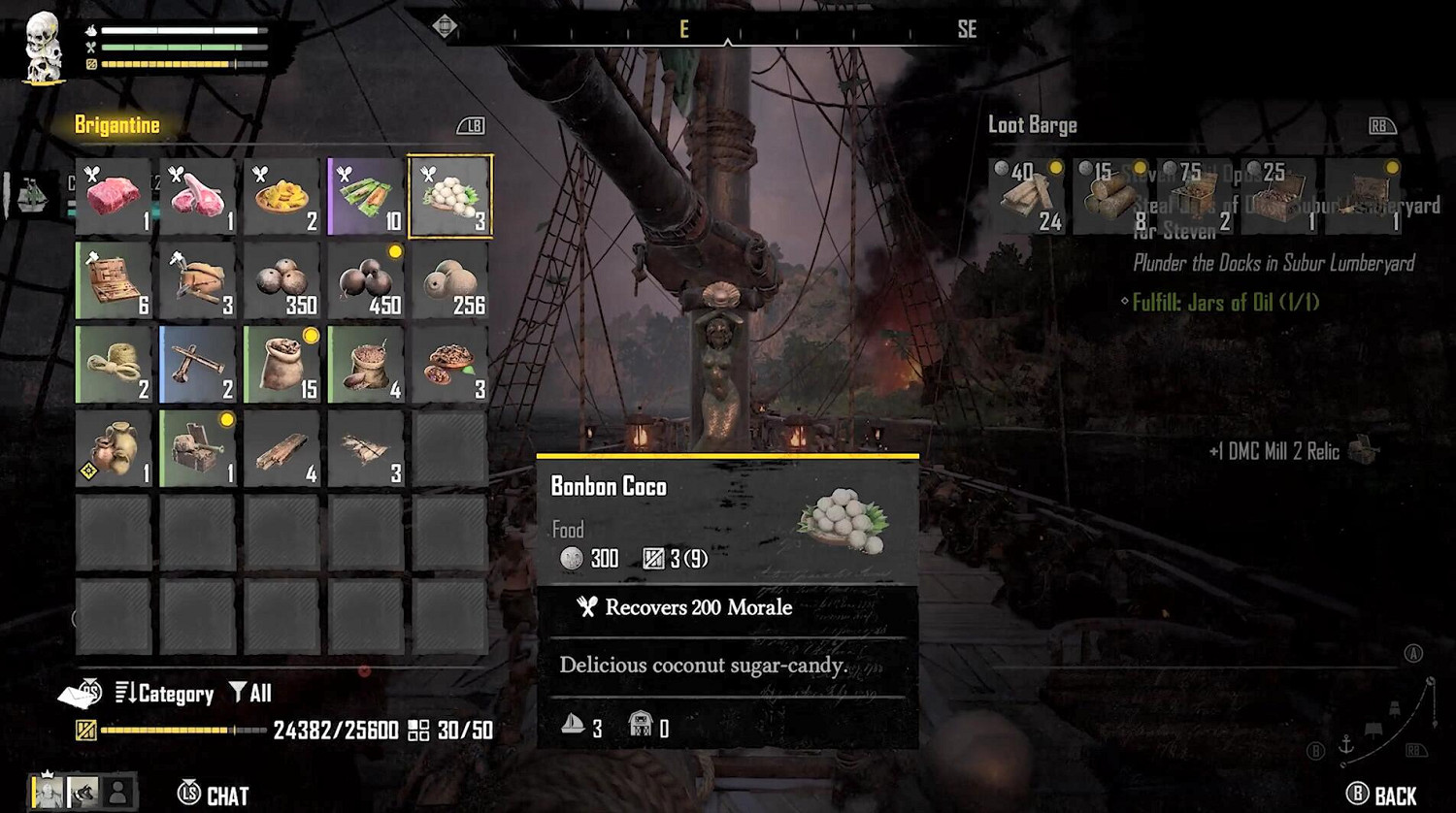Switch to the Brigantine cargo panel
Viewport: 1456px width, 813px height.
[117, 125]
